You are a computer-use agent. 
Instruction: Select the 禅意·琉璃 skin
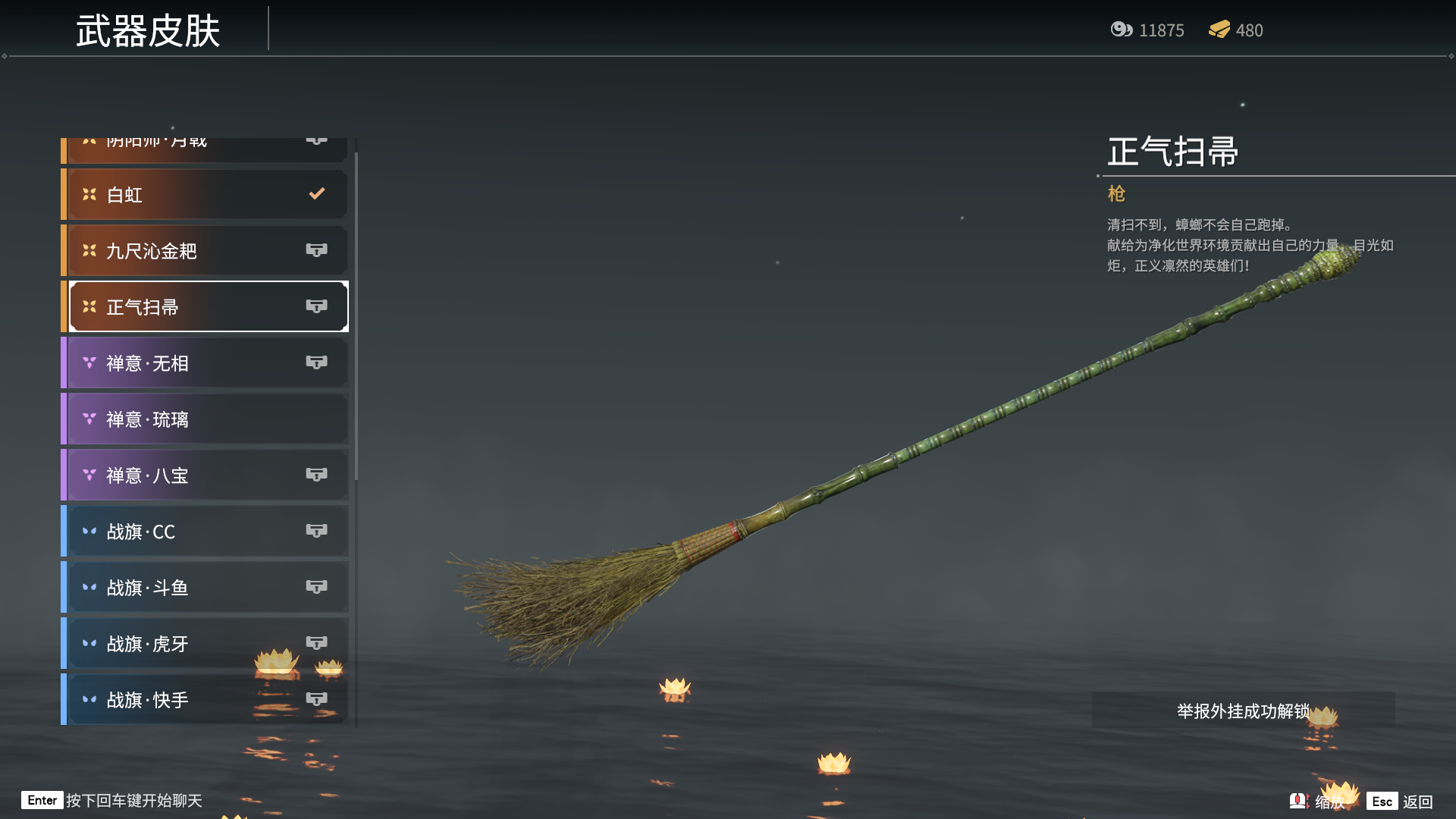206,419
